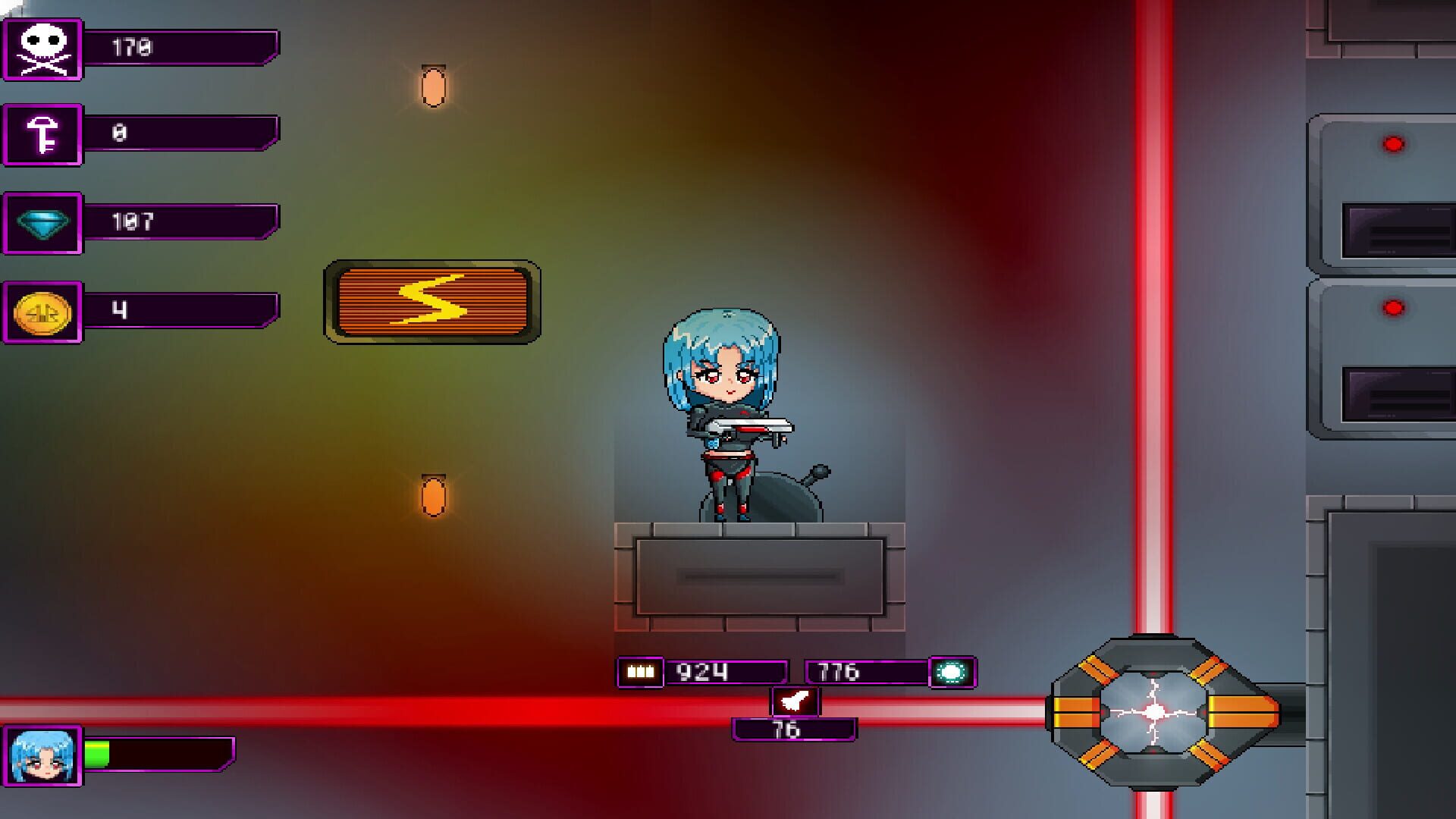
Task: Click the heroine portrait in bottom left corner
Action: (41, 754)
